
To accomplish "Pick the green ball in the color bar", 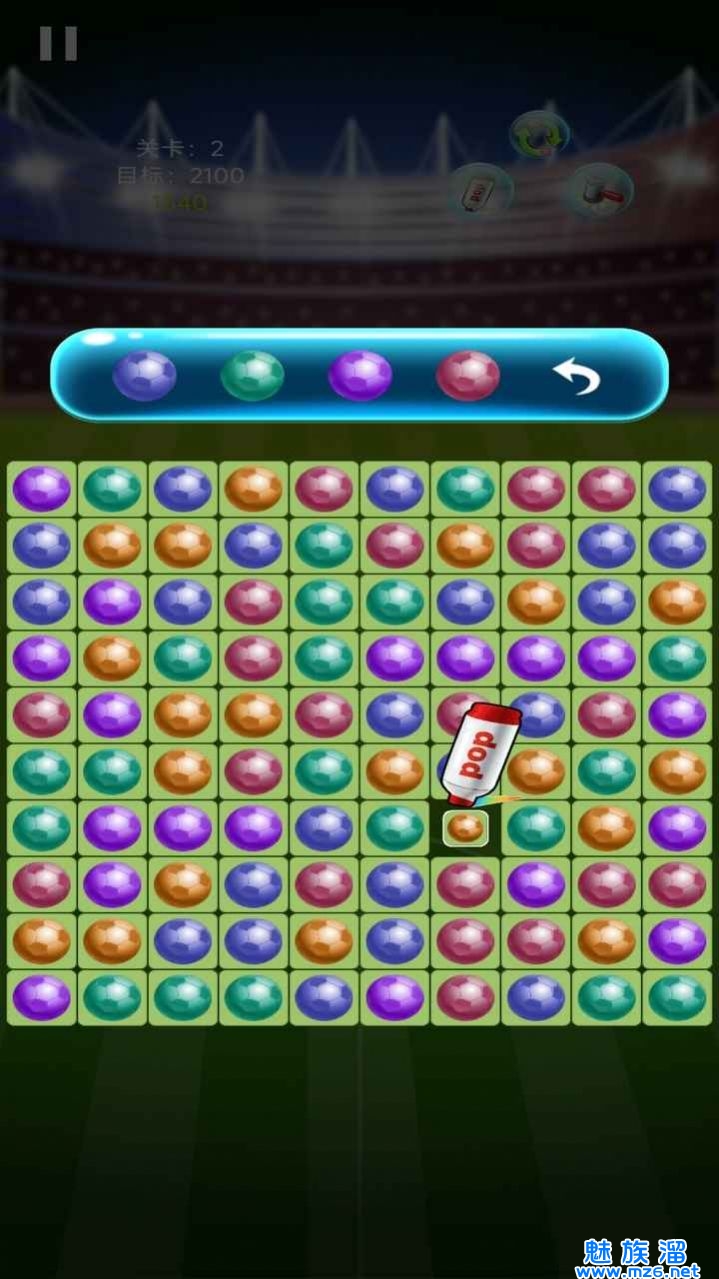I will coord(252,375).
